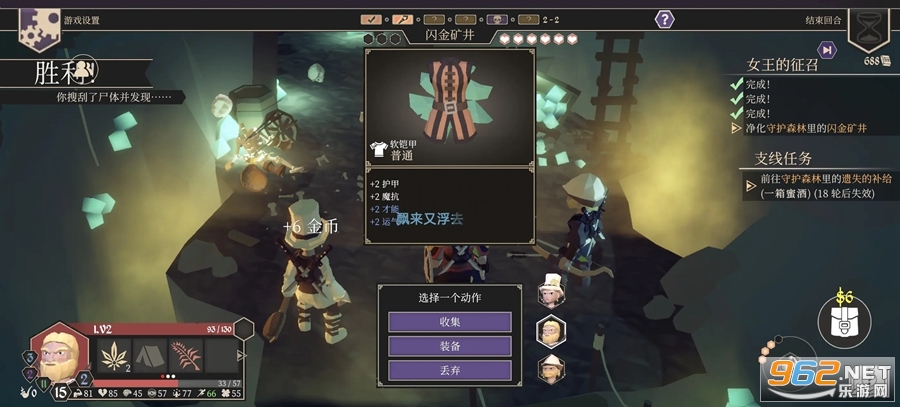
Task: Select the tent item slot
Action: point(150,355)
